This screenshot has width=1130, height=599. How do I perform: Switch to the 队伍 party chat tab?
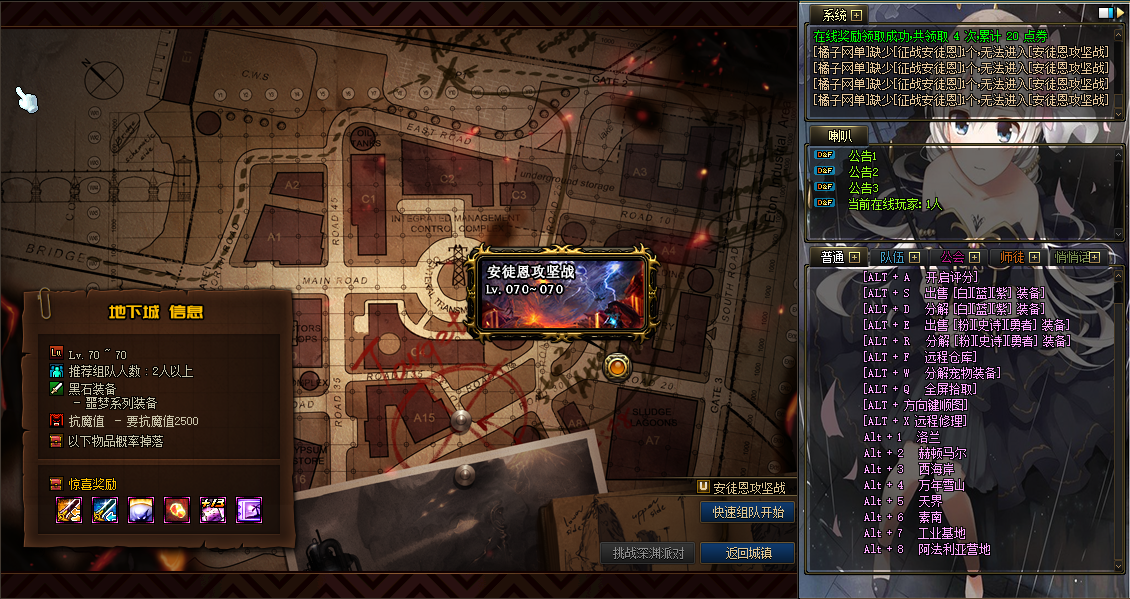tap(893, 257)
